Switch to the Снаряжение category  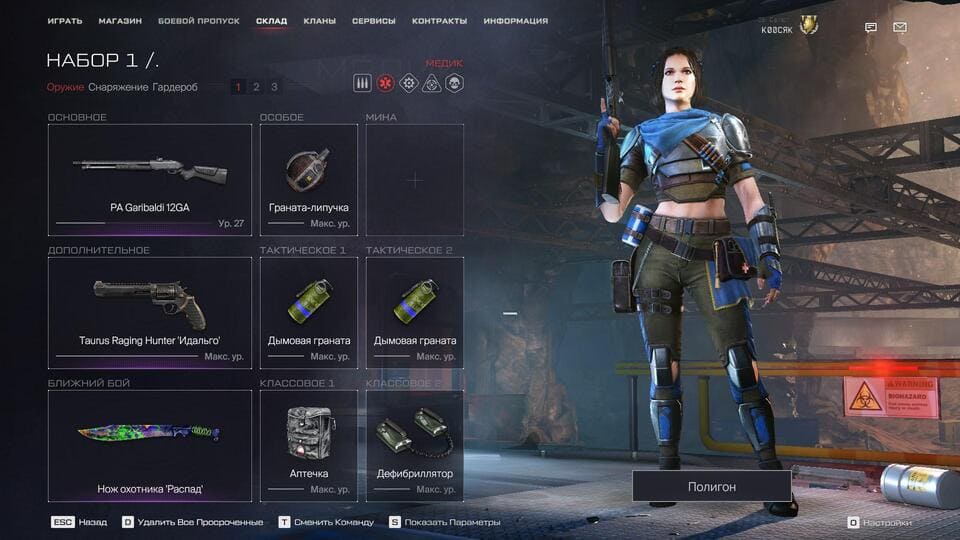[118, 87]
